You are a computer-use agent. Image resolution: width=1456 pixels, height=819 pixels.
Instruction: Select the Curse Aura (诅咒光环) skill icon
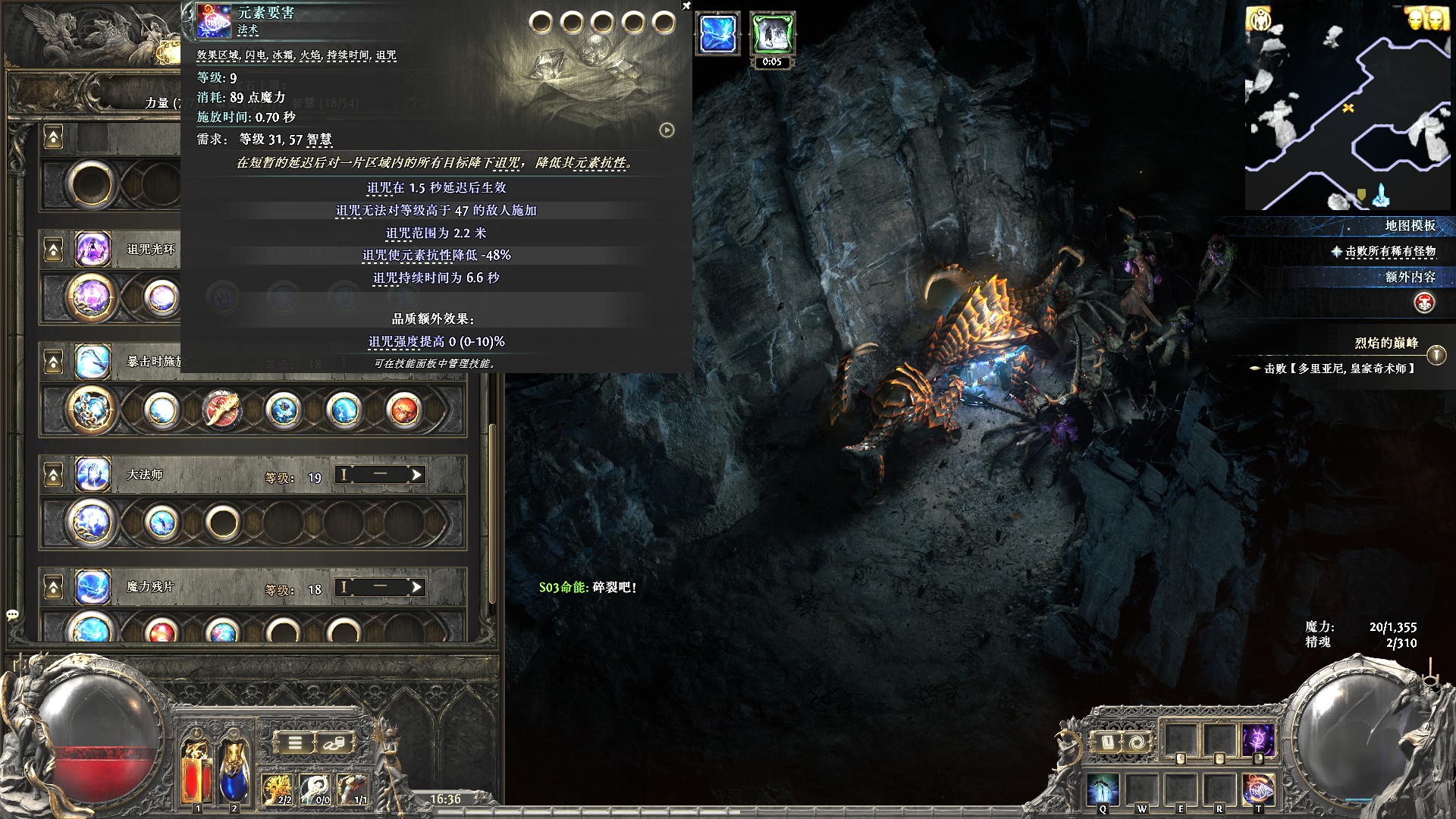(x=93, y=249)
